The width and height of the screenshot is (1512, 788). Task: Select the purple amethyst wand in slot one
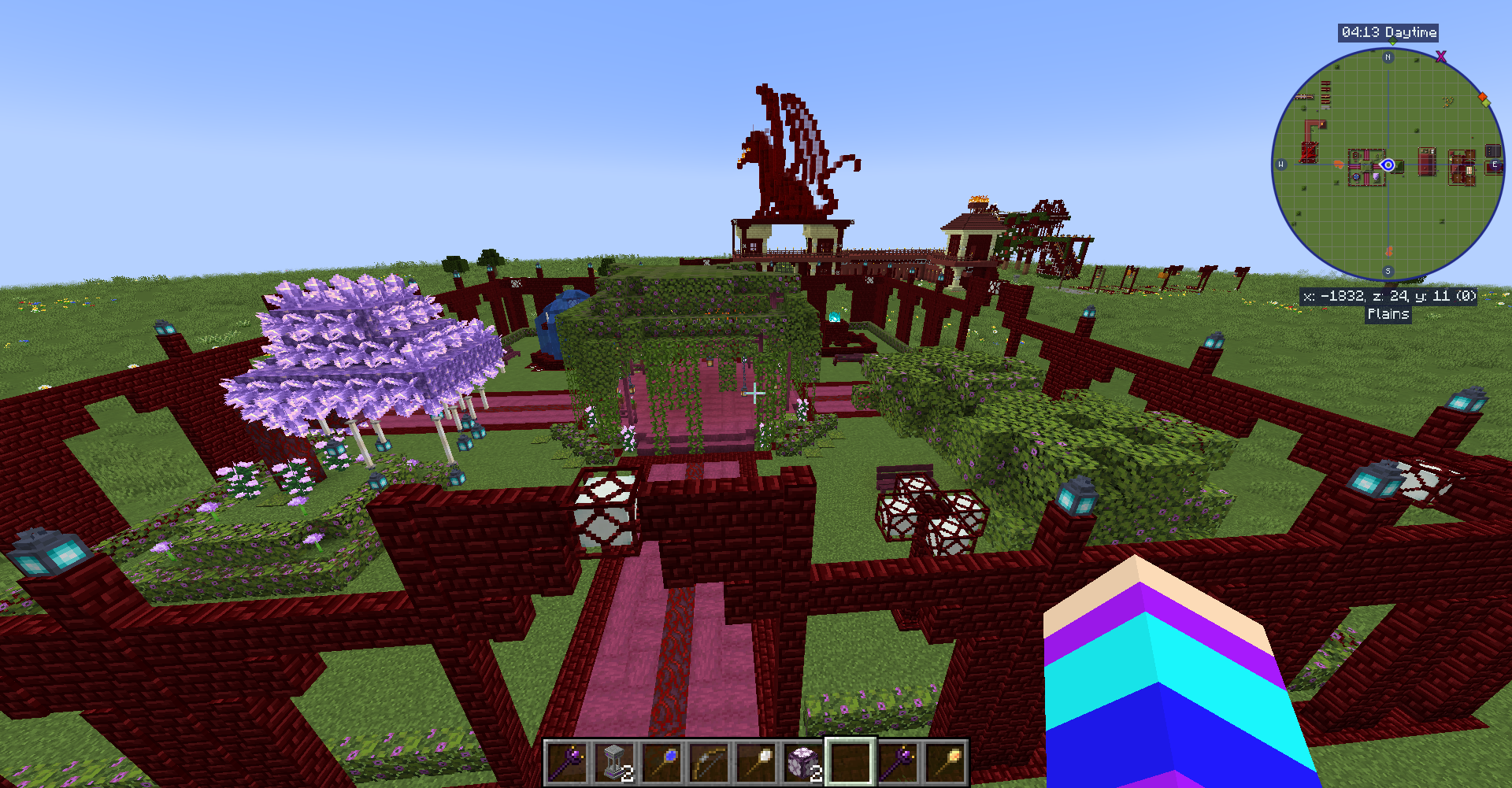pyautogui.click(x=565, y=762)
